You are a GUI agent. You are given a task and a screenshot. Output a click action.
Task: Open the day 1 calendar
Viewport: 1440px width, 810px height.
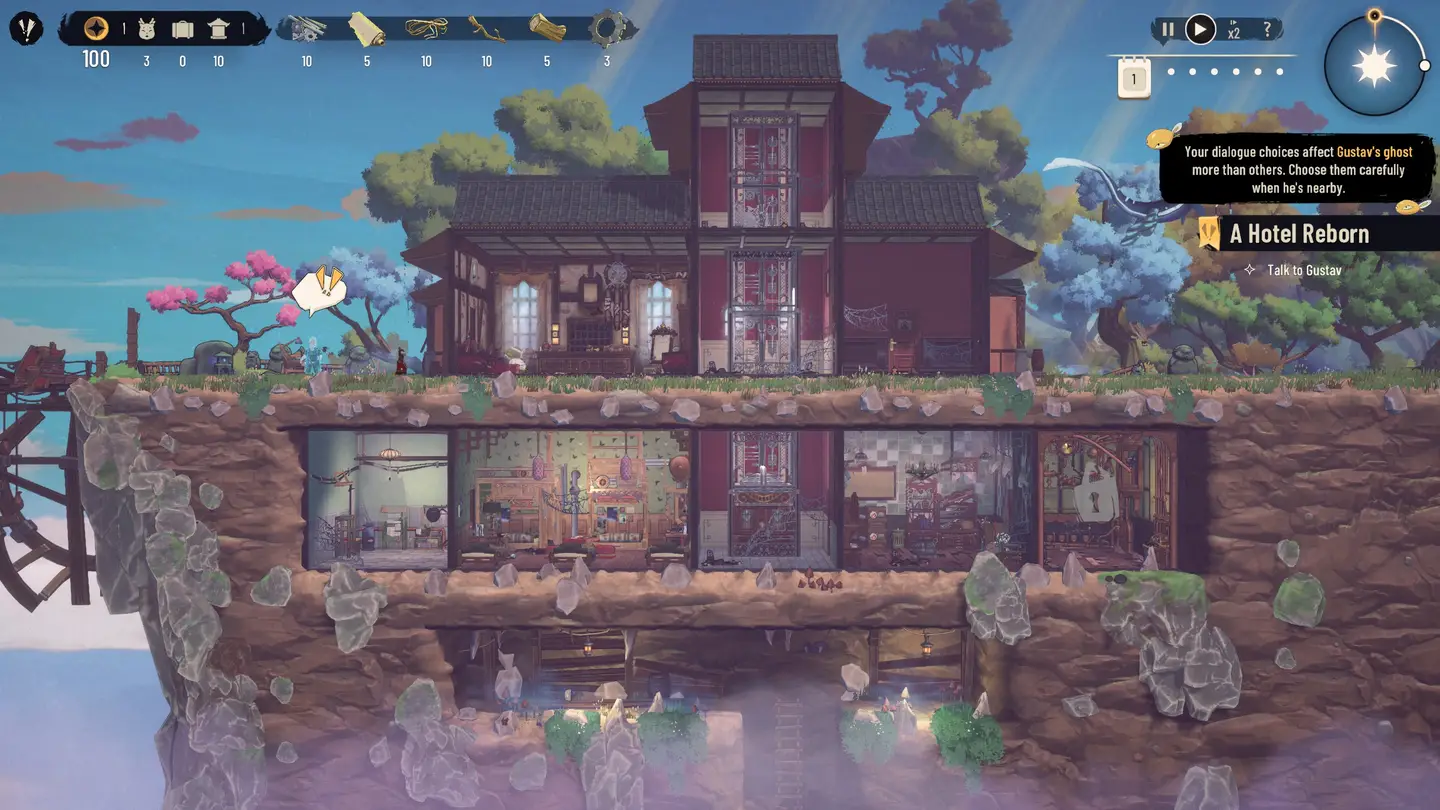1134,78
